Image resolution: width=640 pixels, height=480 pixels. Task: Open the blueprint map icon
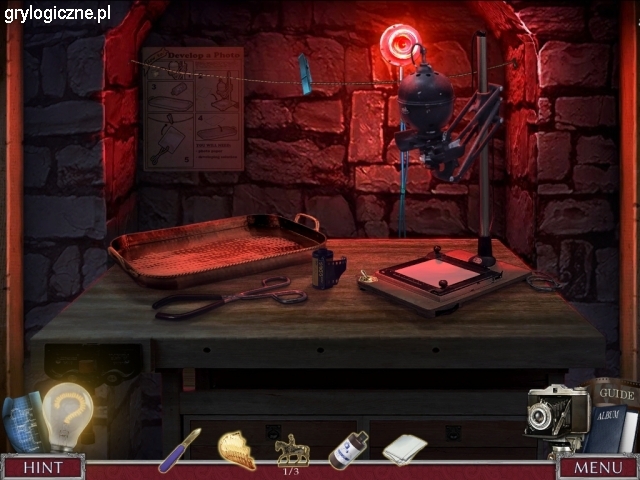coord(20,418)
